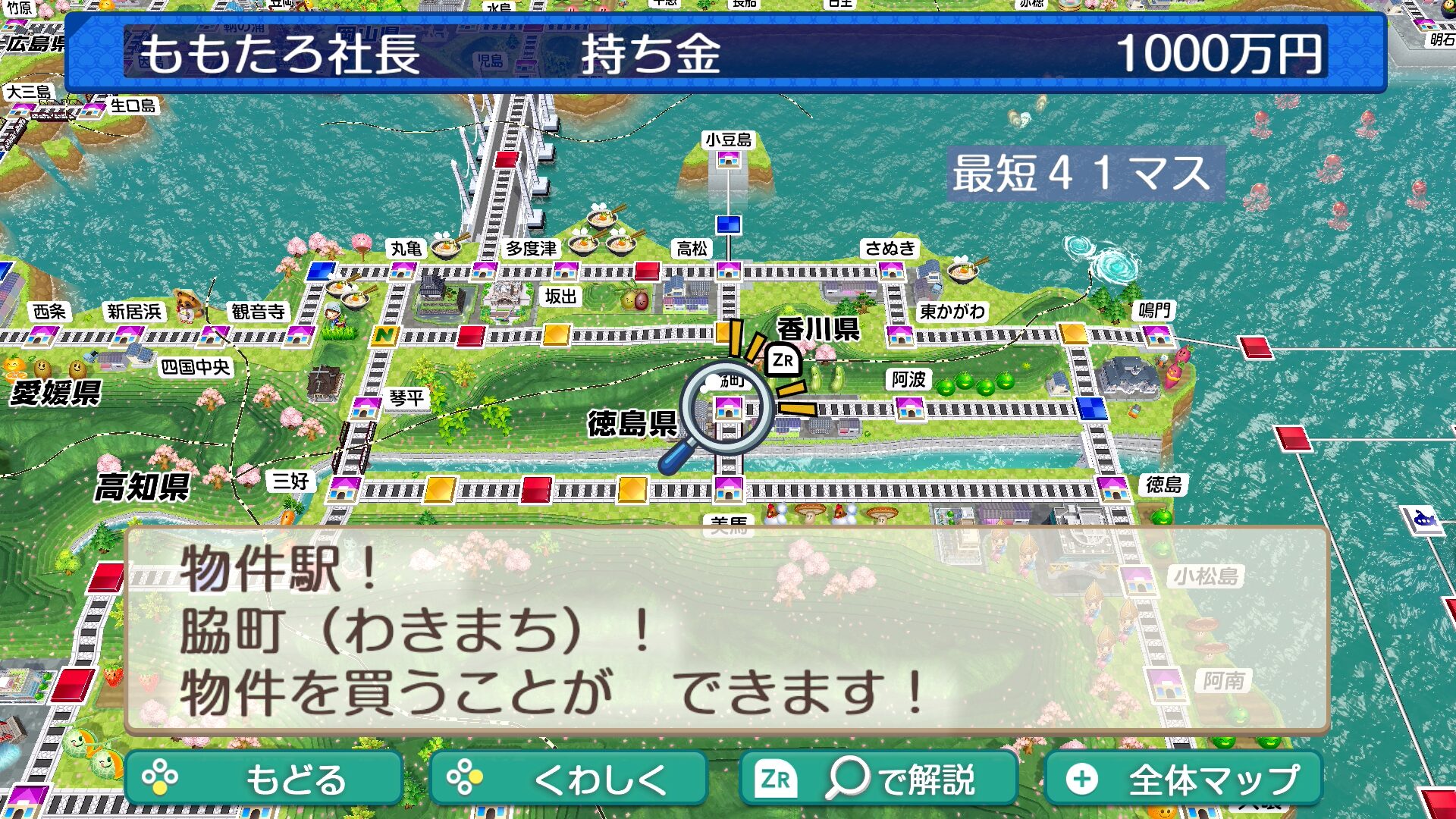Pick the 小豆島 station on the island

729,159
